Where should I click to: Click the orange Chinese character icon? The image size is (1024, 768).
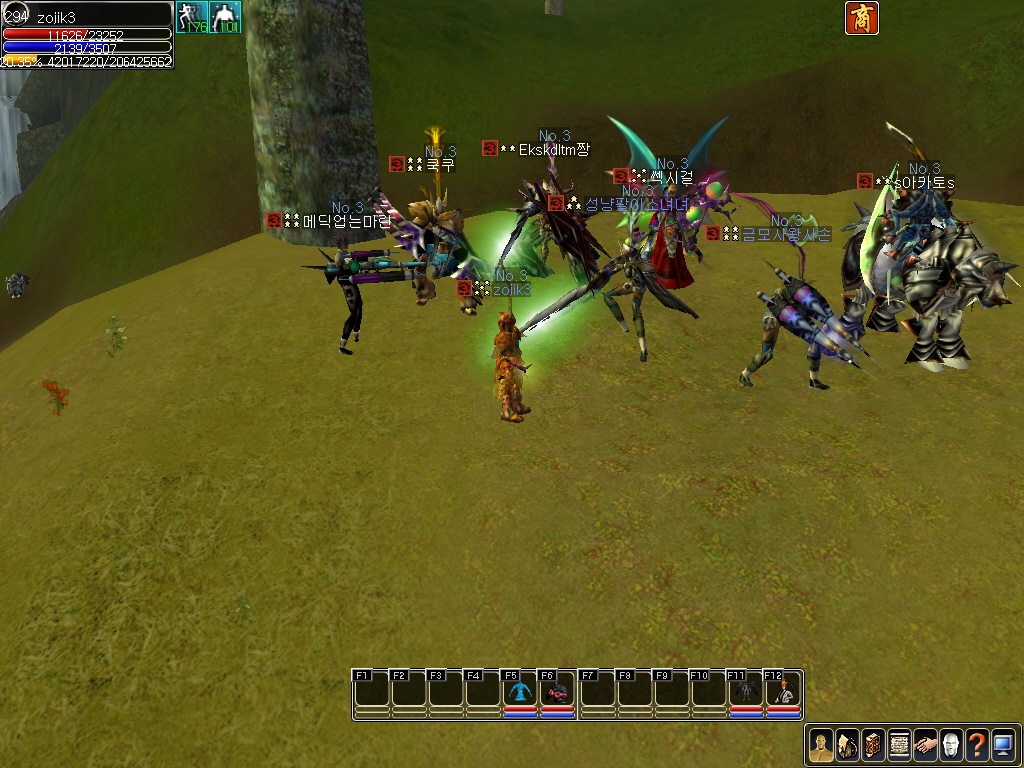(x=862, y=18)
